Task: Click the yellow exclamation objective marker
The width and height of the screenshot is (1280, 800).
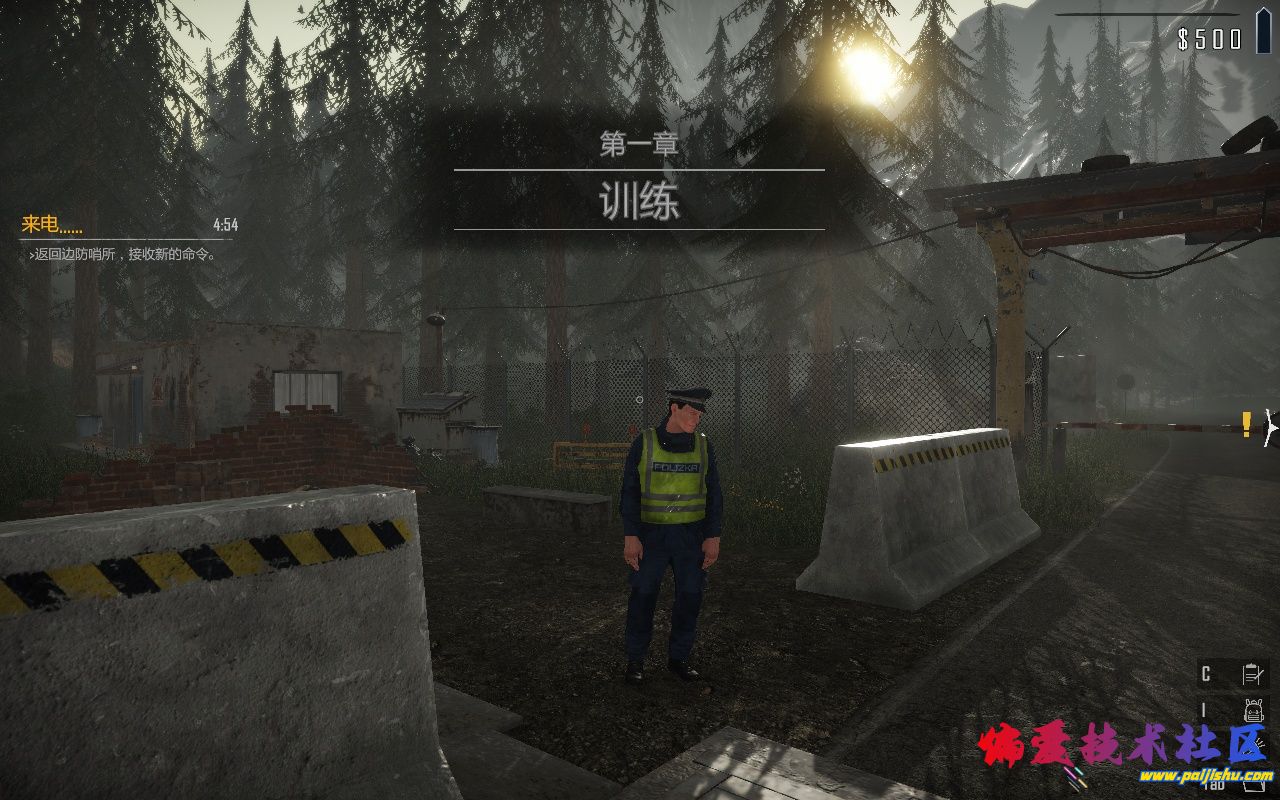Action: [x=1246, y=424]
